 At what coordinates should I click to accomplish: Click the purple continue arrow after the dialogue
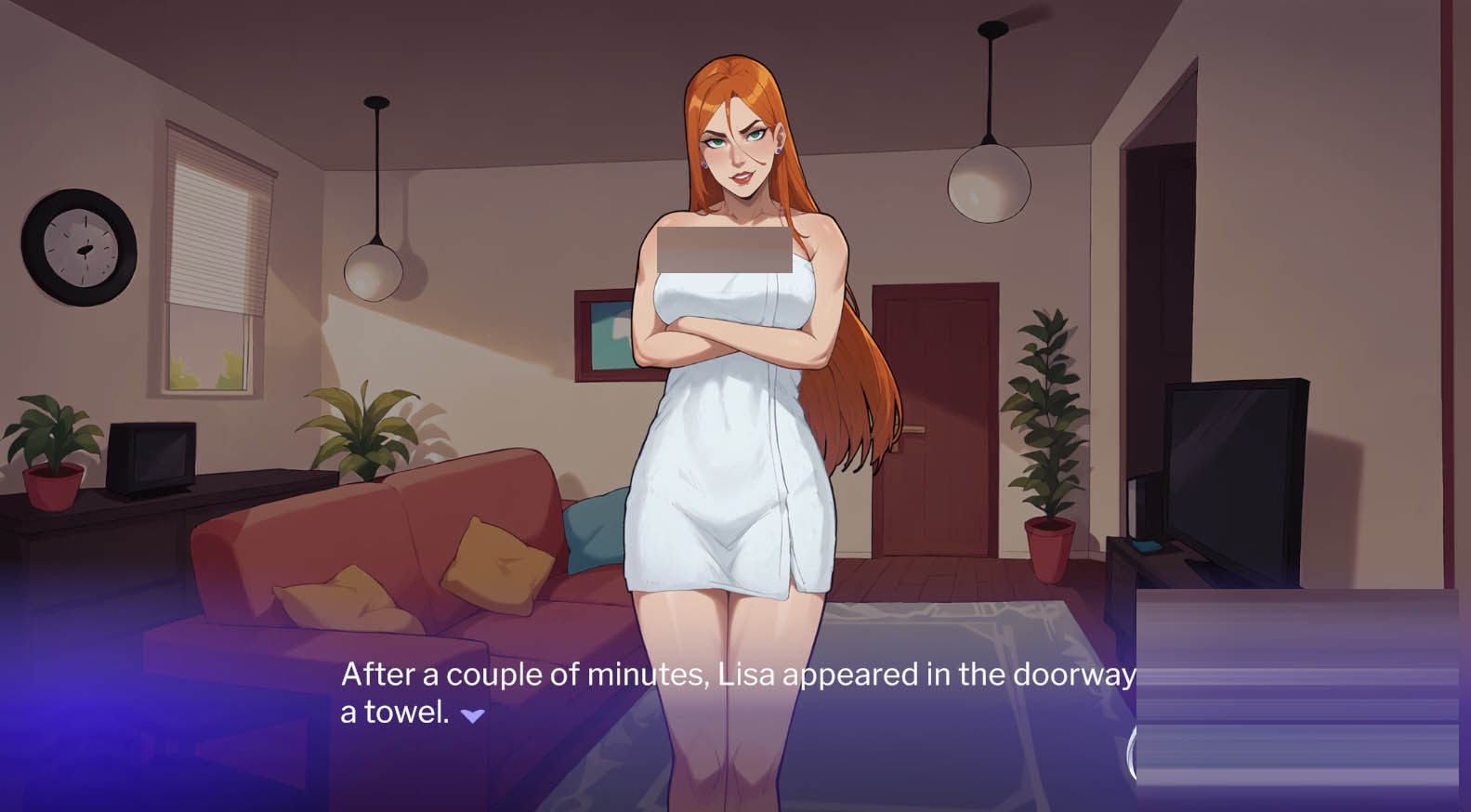(x=472, y=715)
